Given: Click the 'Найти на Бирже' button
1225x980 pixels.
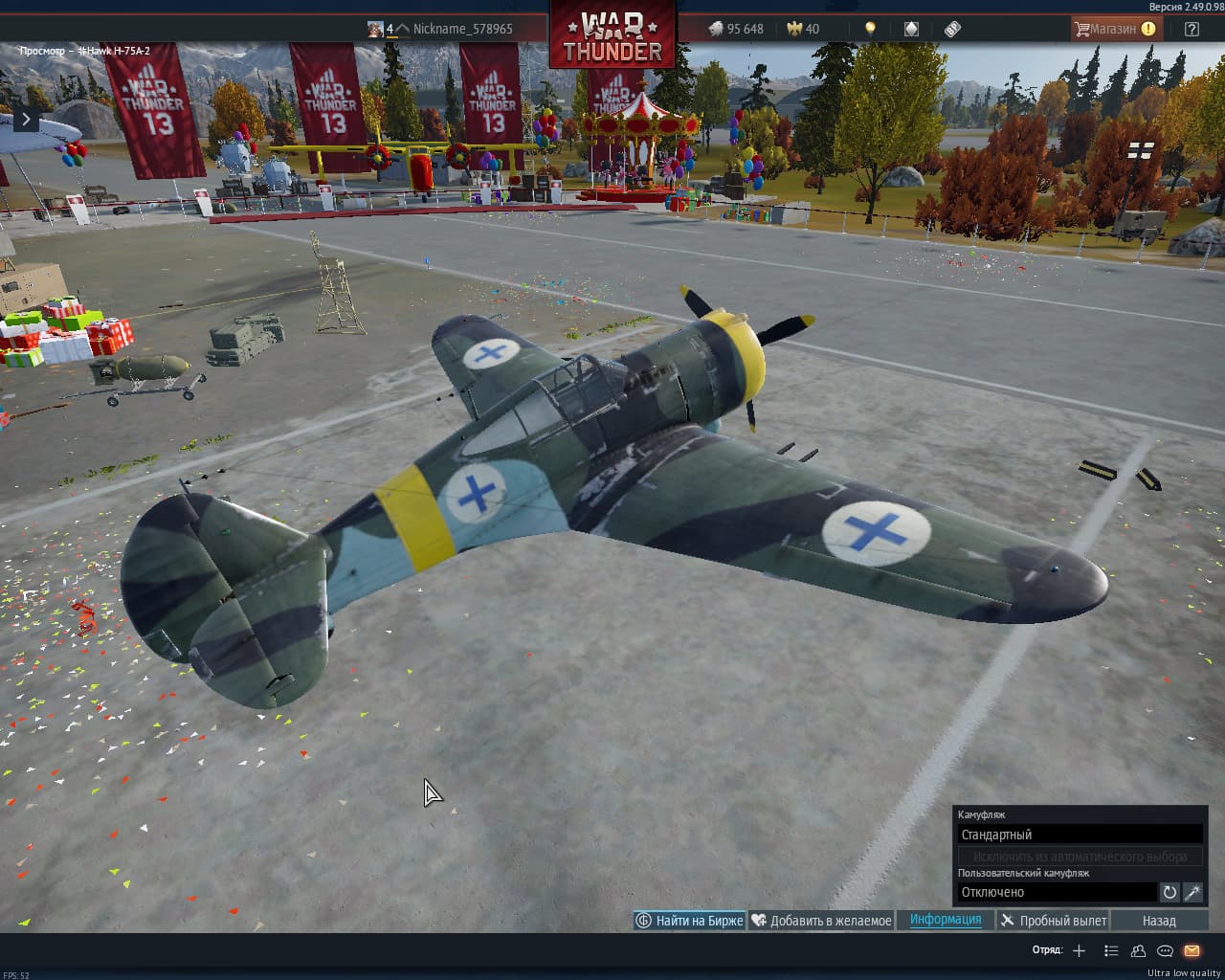Looking at the screenshot, I should [689, 921].
